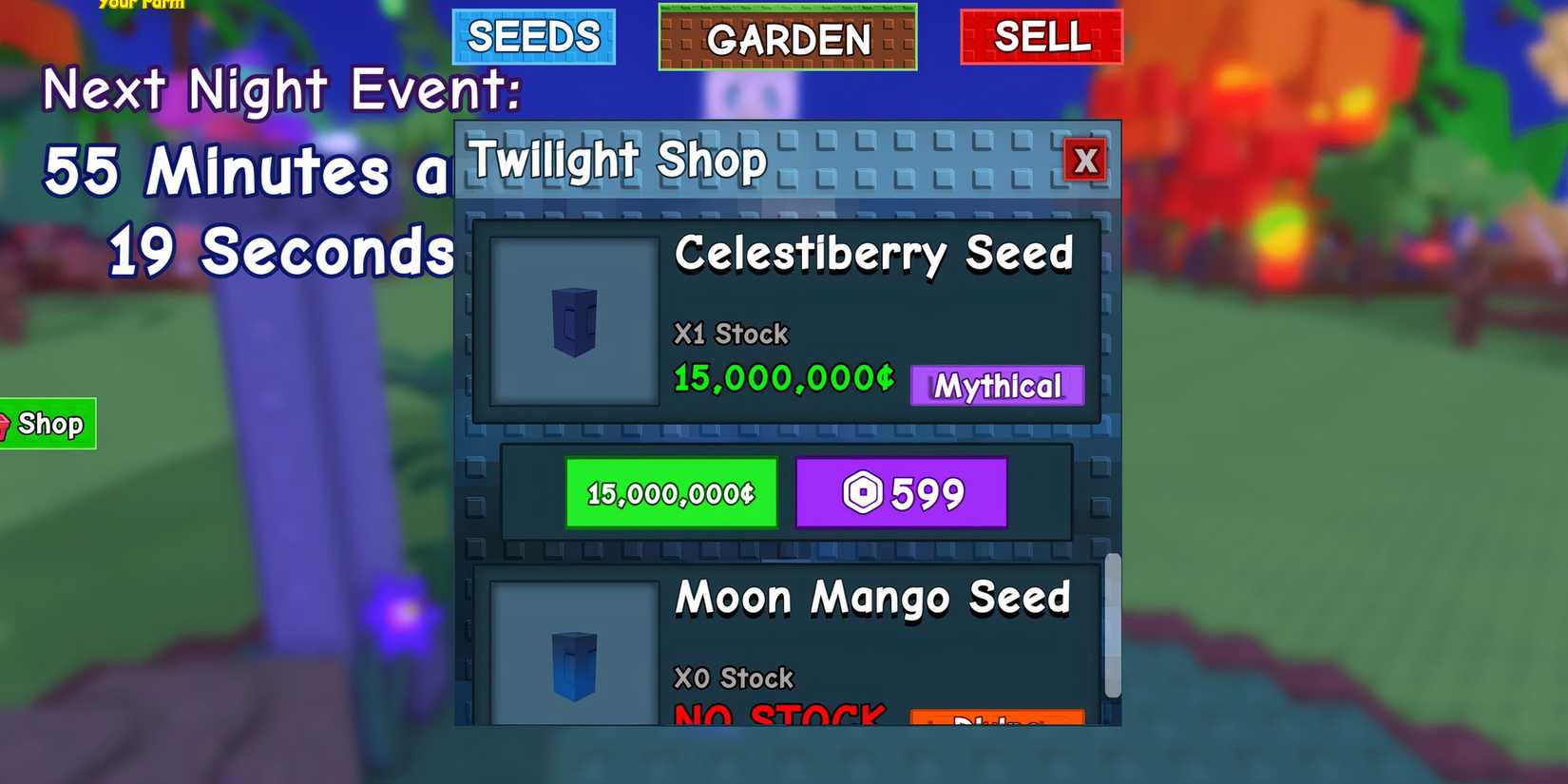Click the green coin price under Celestiberry Seed

click(781, 377)
